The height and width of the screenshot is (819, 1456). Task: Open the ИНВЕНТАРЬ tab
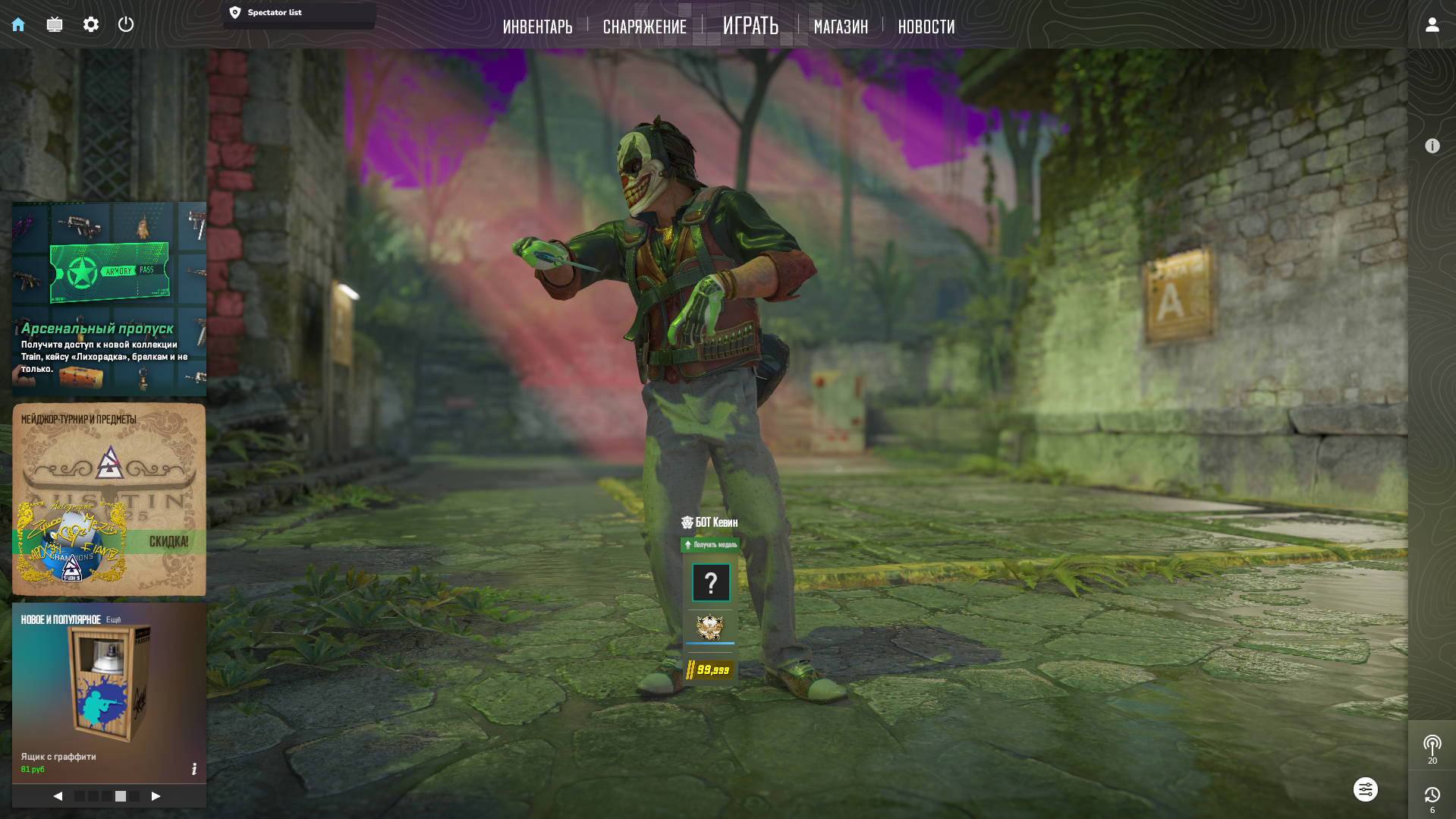click(537, 27)
